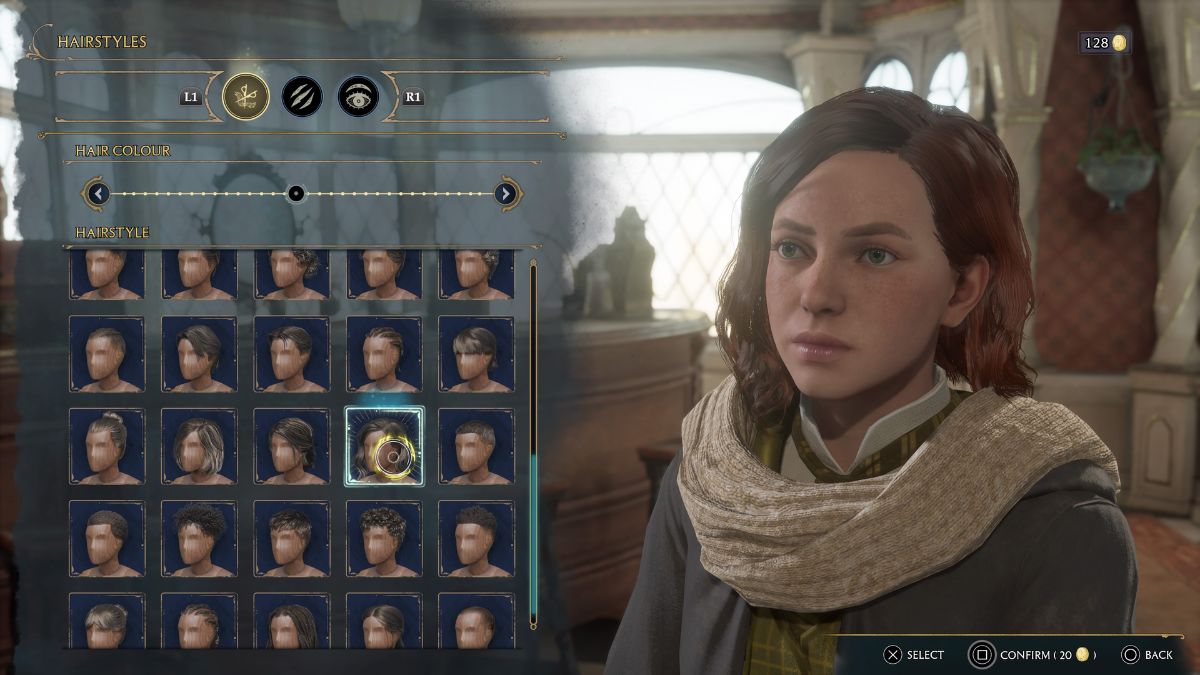
Task: Switch to the eye appearance tab
Action: pos(357,97)
